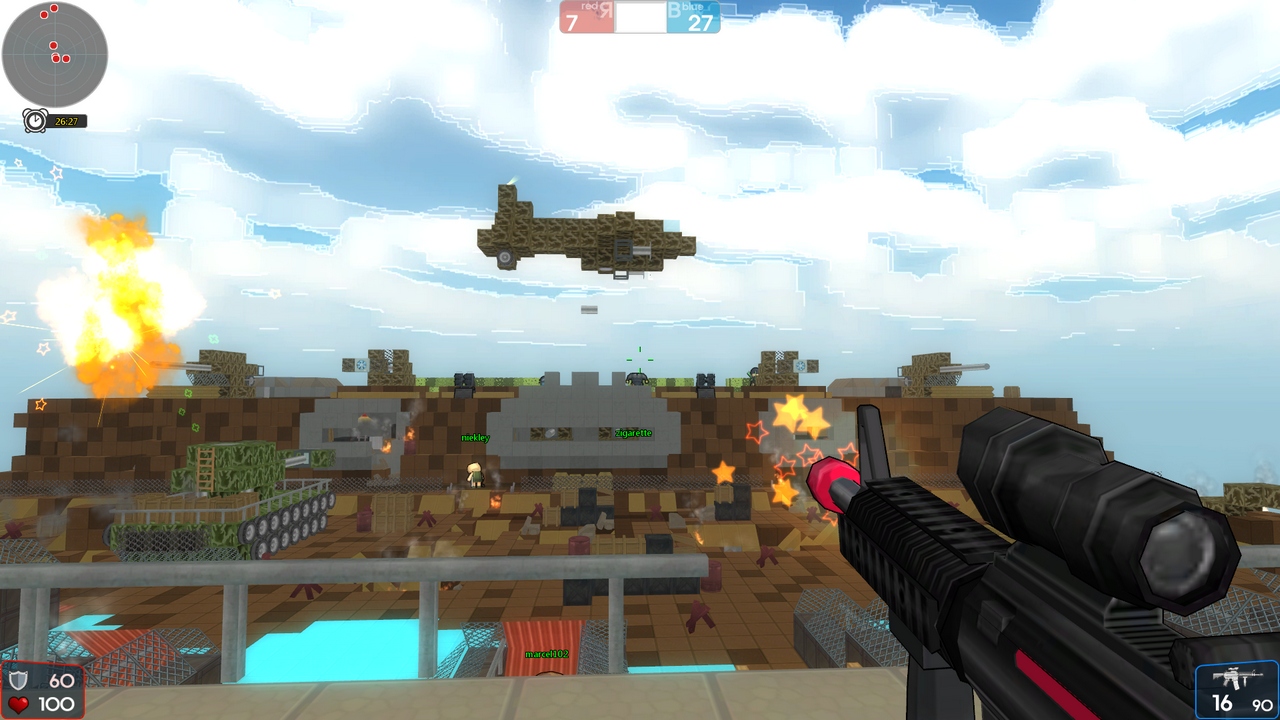Viewport: 1280px width, 720px height.
Task: Click the player nametag 'zigarette'
Action: click(633, 432)
